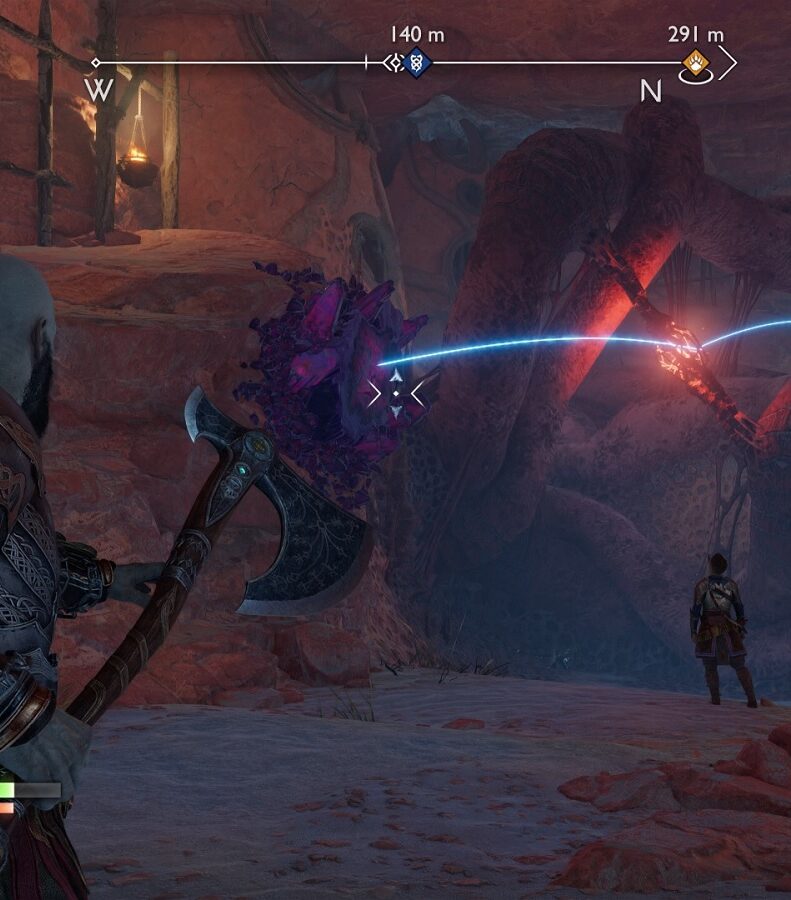Select the blue diamond compass marker
791x900 pixels.
click(x=418, y=63)
